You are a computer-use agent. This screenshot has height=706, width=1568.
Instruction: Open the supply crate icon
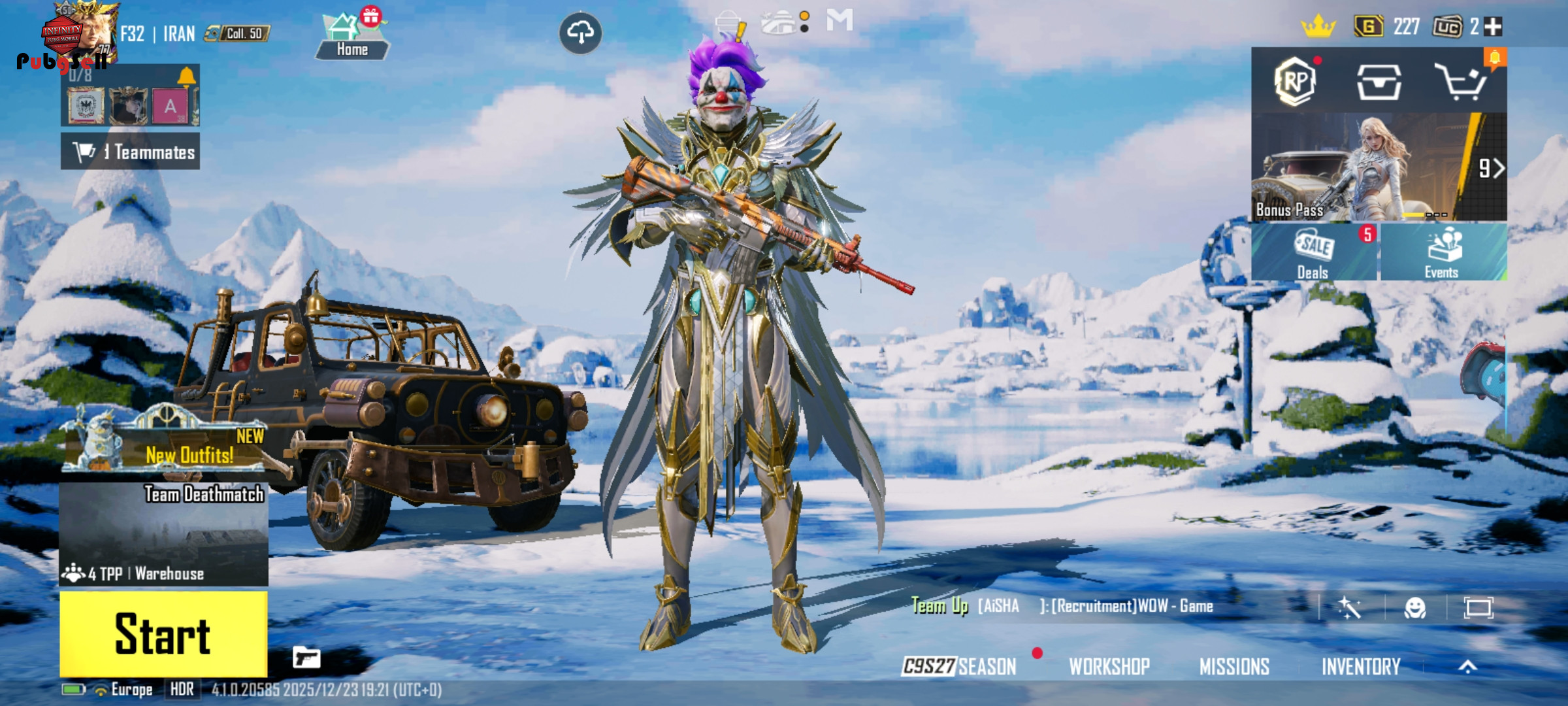point(1379,82)
